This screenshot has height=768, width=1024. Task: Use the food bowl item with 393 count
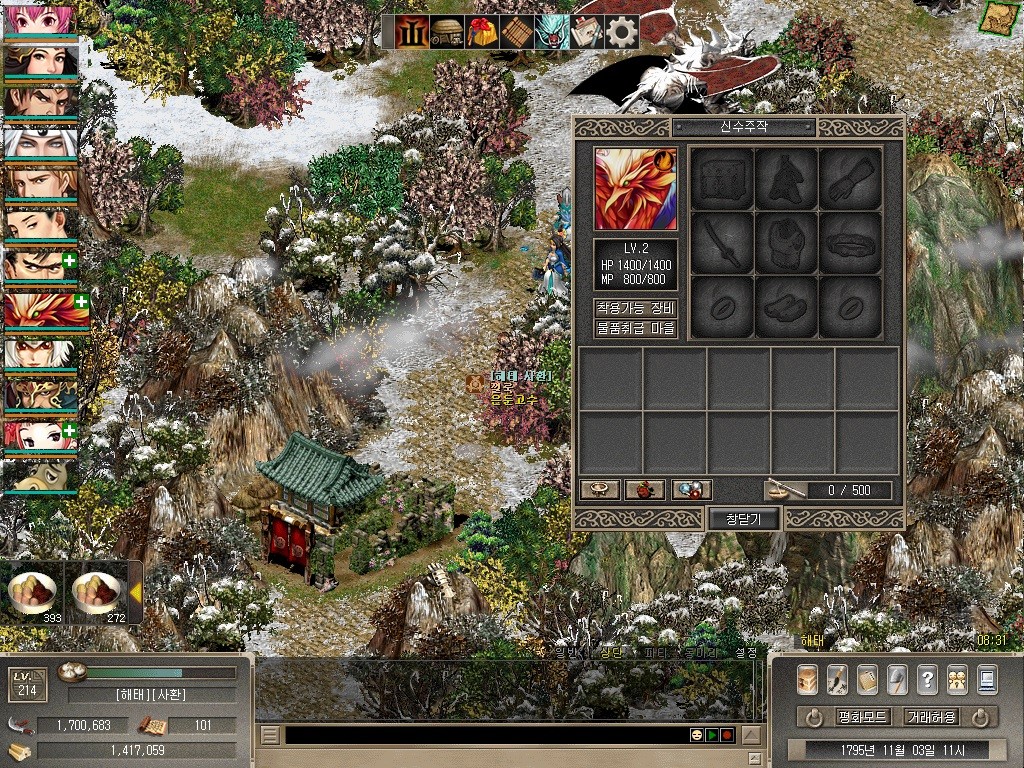tap(33, 592)
